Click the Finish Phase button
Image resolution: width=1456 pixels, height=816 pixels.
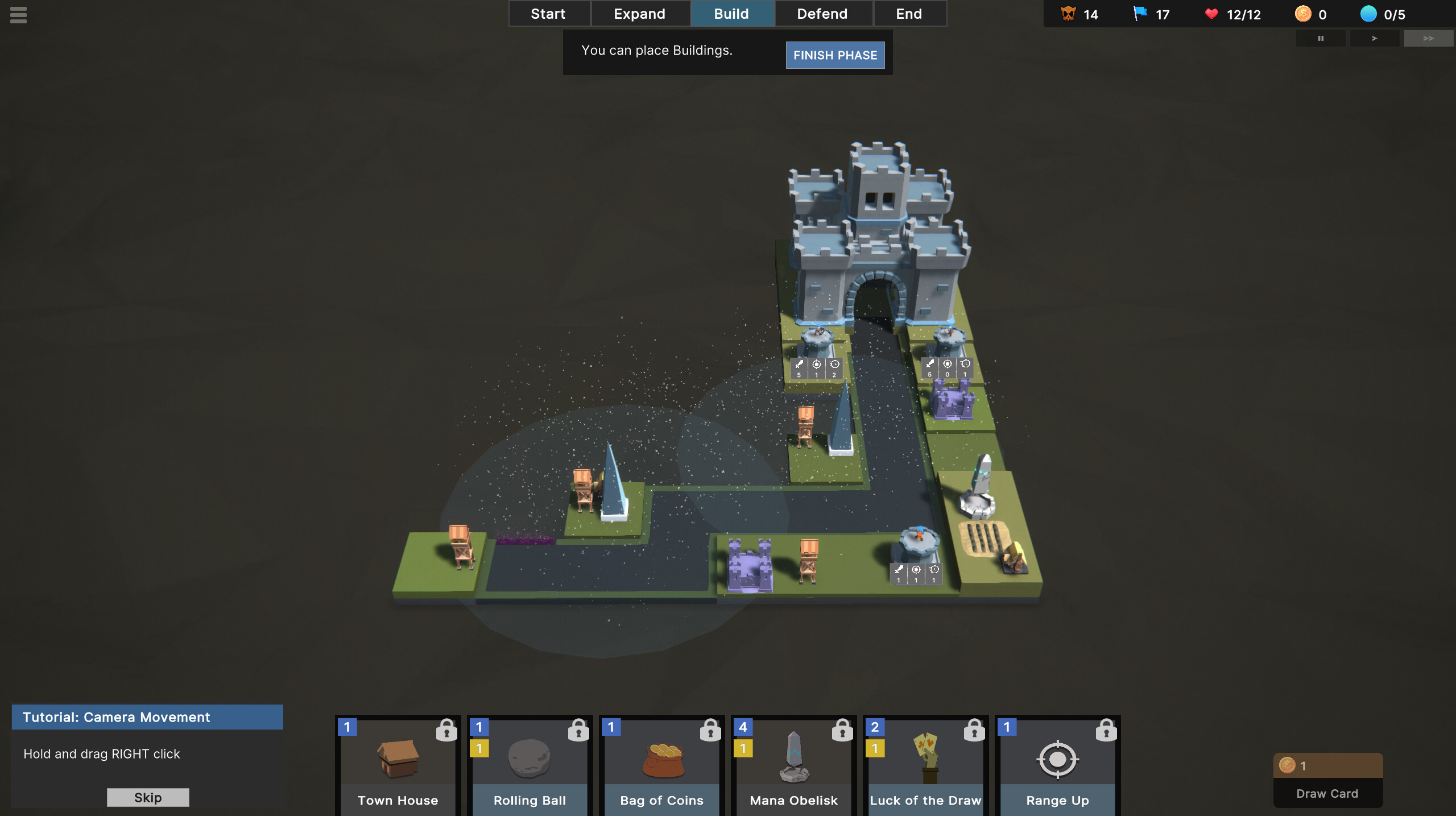click(835, 55)
